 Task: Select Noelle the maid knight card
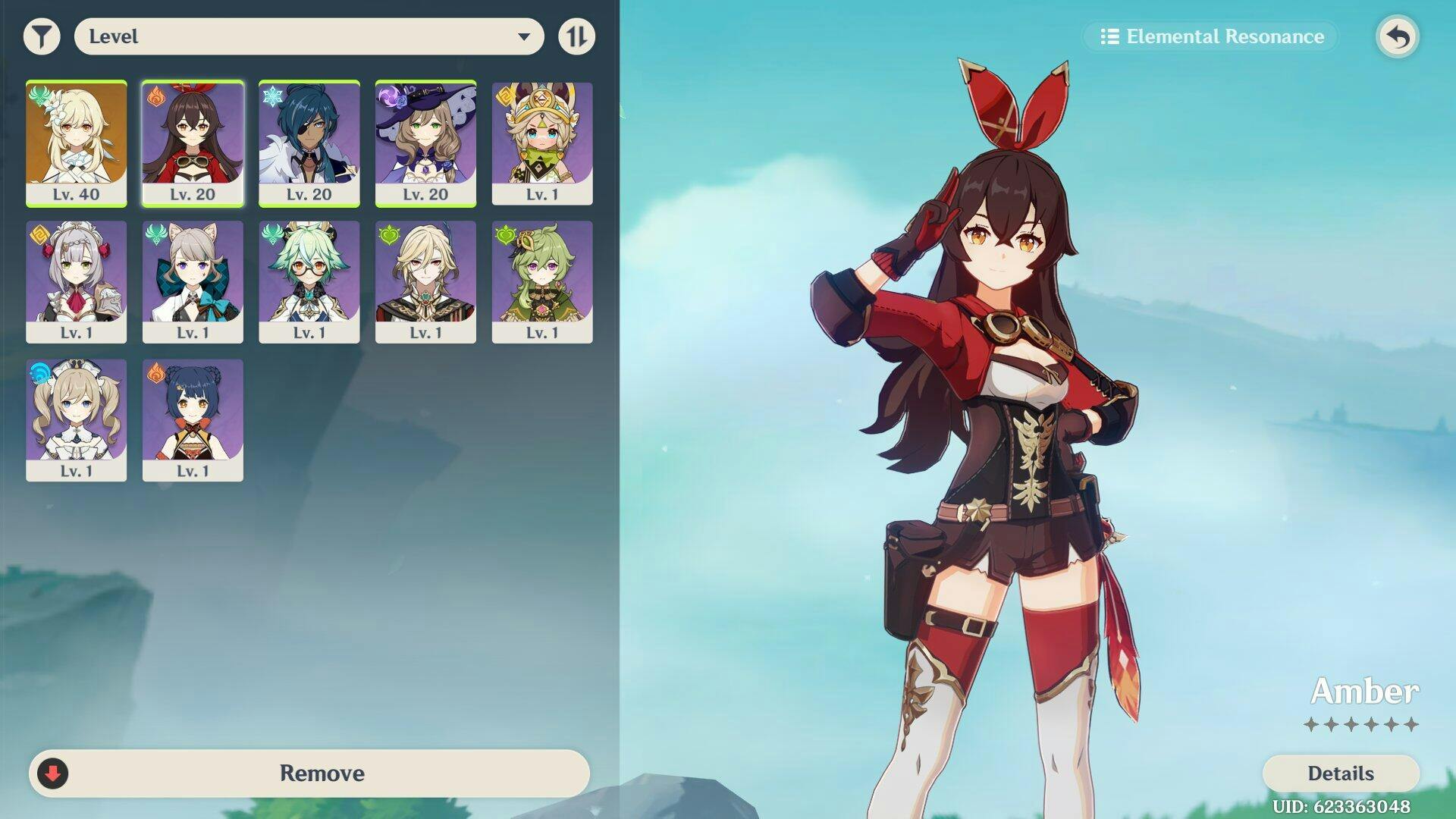pyautogui.click(x=77, y=282)
